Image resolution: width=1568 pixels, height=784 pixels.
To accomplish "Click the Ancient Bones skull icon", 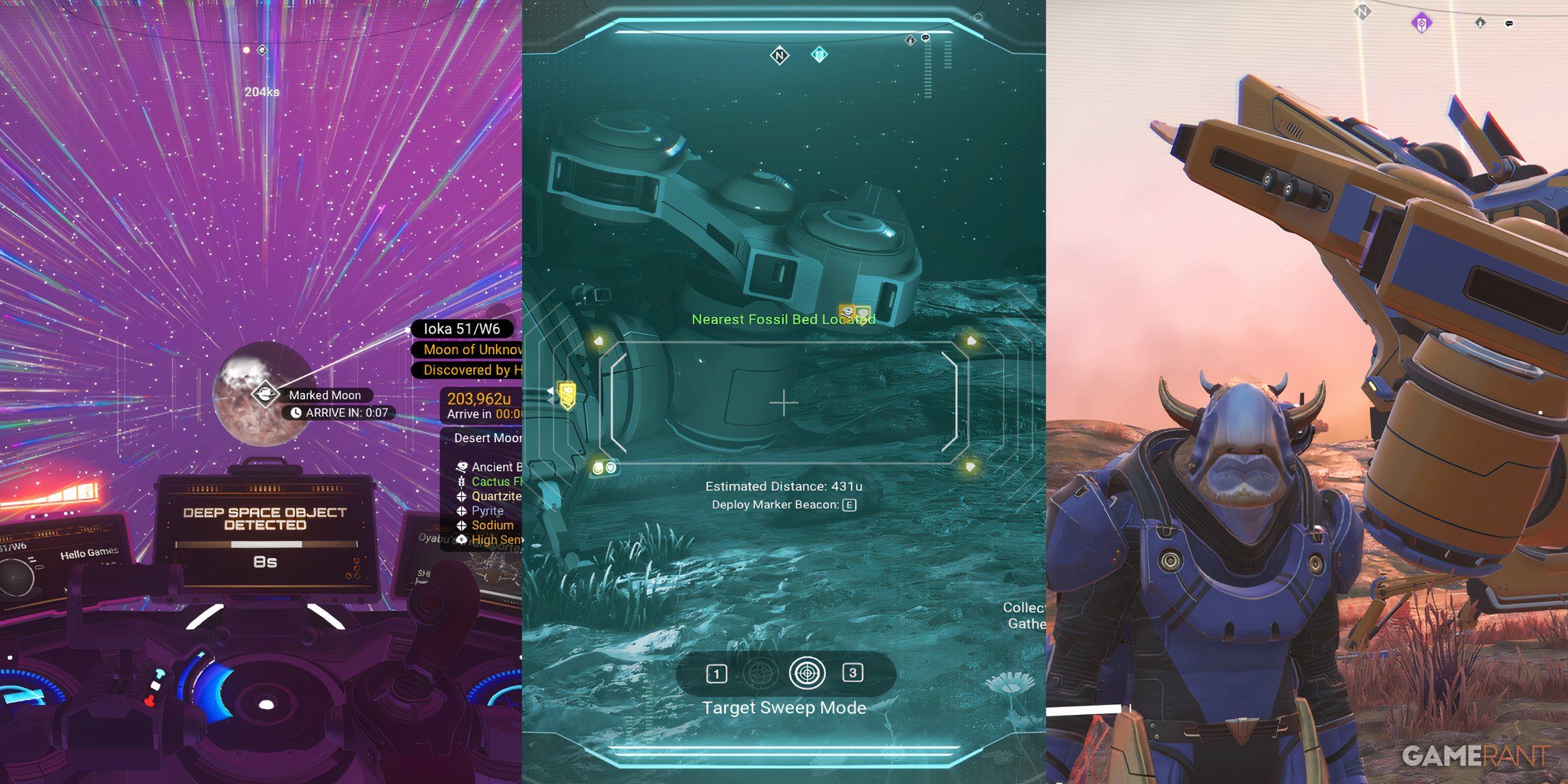I will point(462,467).
